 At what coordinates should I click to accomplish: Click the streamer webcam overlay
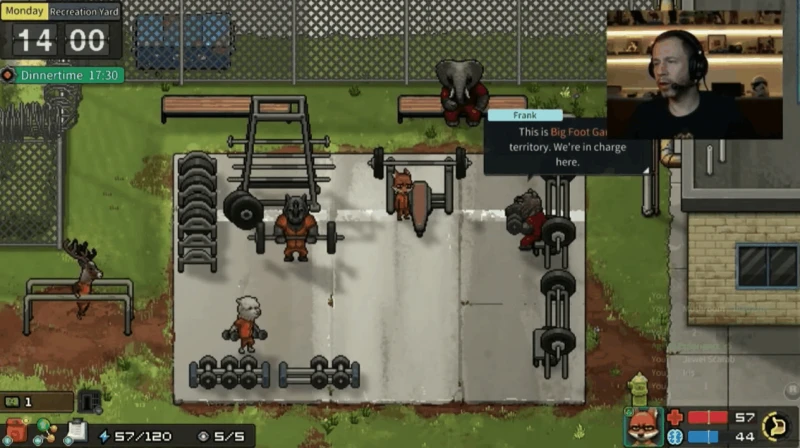point(694,75)
